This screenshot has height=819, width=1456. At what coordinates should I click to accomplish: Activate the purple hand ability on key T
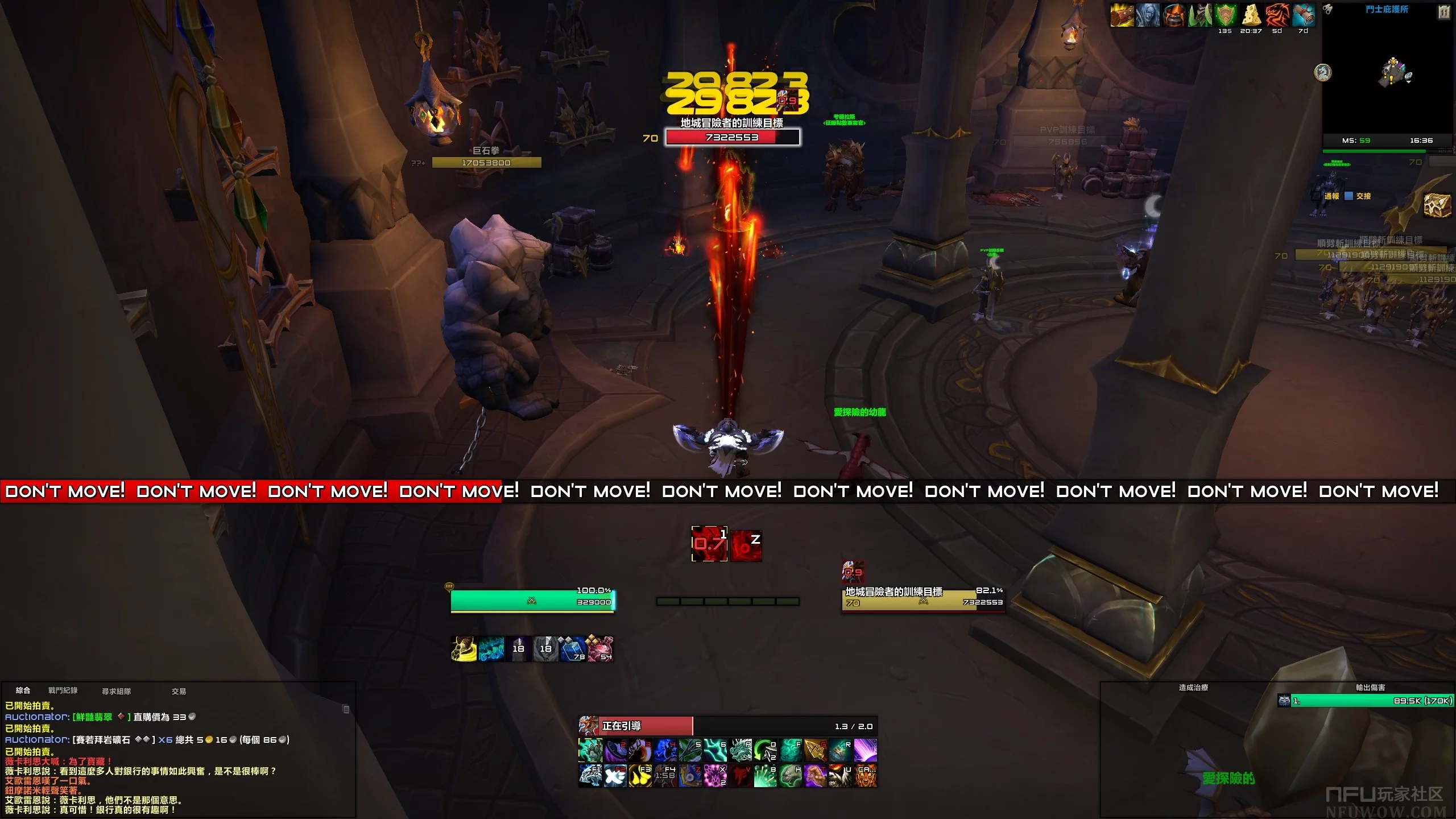(x=815, y=775)
